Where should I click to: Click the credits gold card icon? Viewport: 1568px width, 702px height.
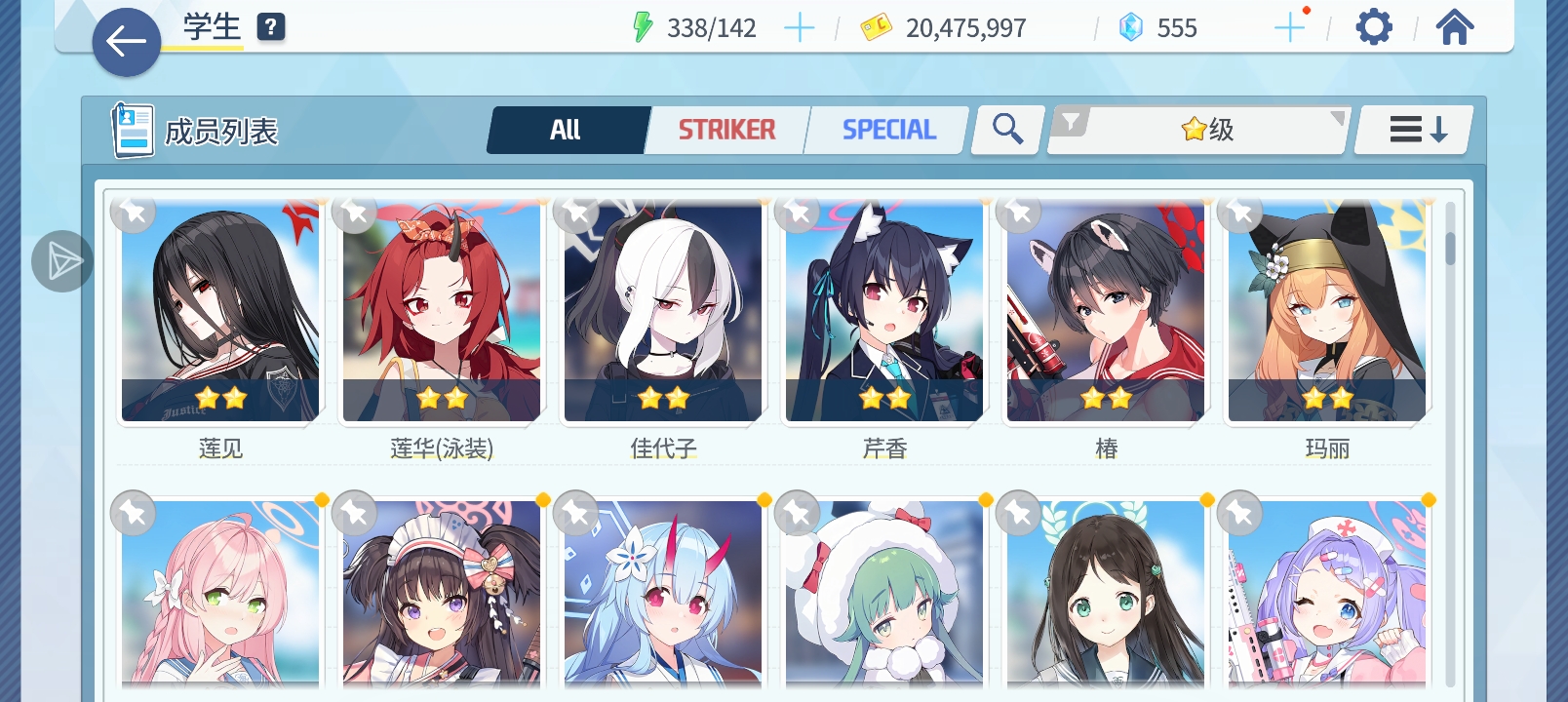coord(876,26)
